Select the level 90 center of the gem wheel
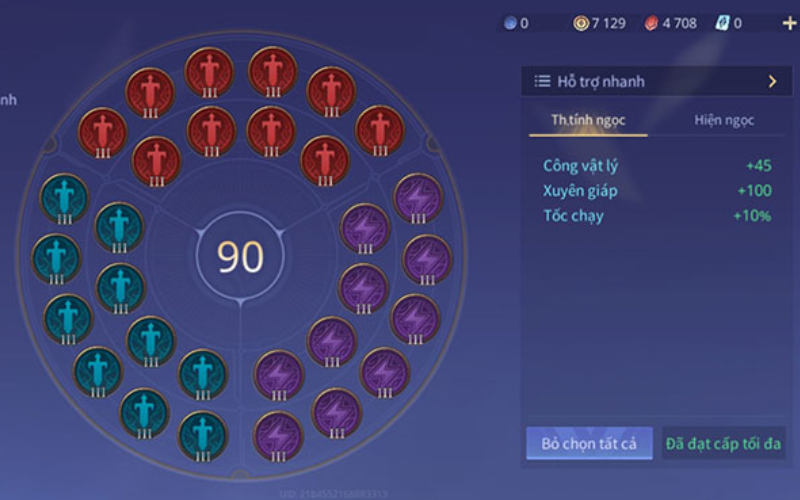Screen dimensions: 800x500 coord(240,257)
